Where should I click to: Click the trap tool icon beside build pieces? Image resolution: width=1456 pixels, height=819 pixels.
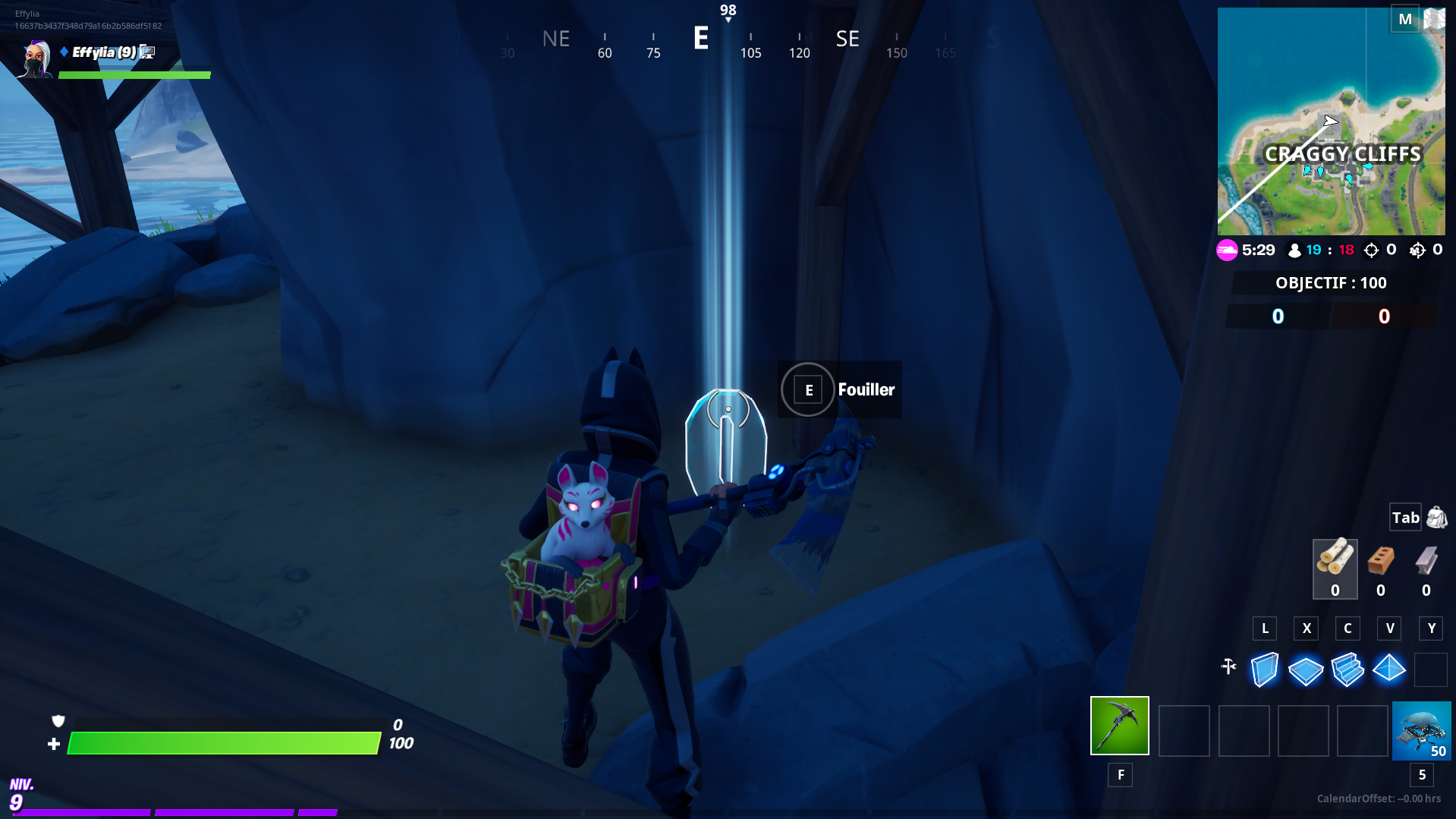[x=1229, y=668]
